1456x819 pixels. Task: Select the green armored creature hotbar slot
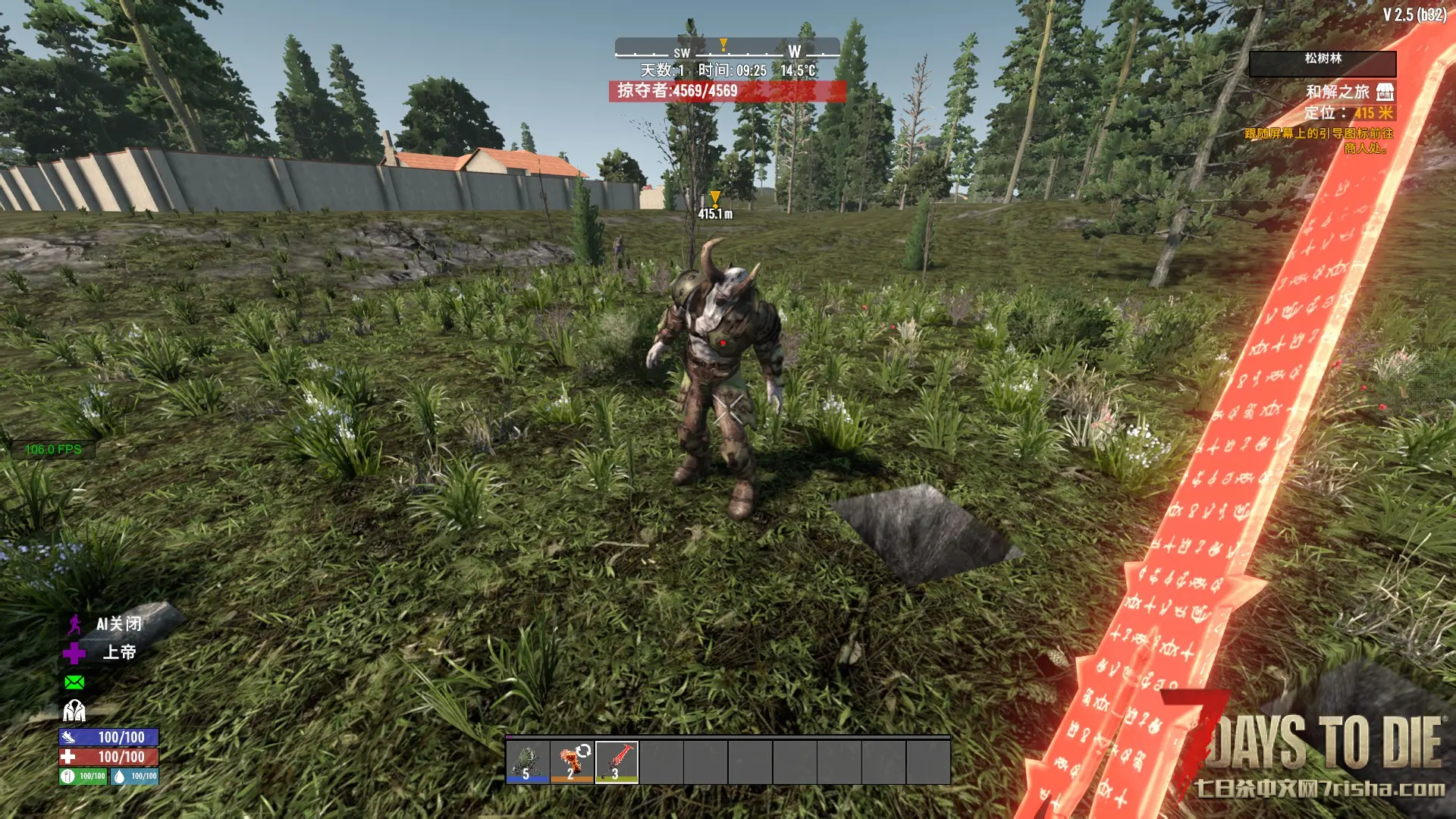(x=528, y=761)
